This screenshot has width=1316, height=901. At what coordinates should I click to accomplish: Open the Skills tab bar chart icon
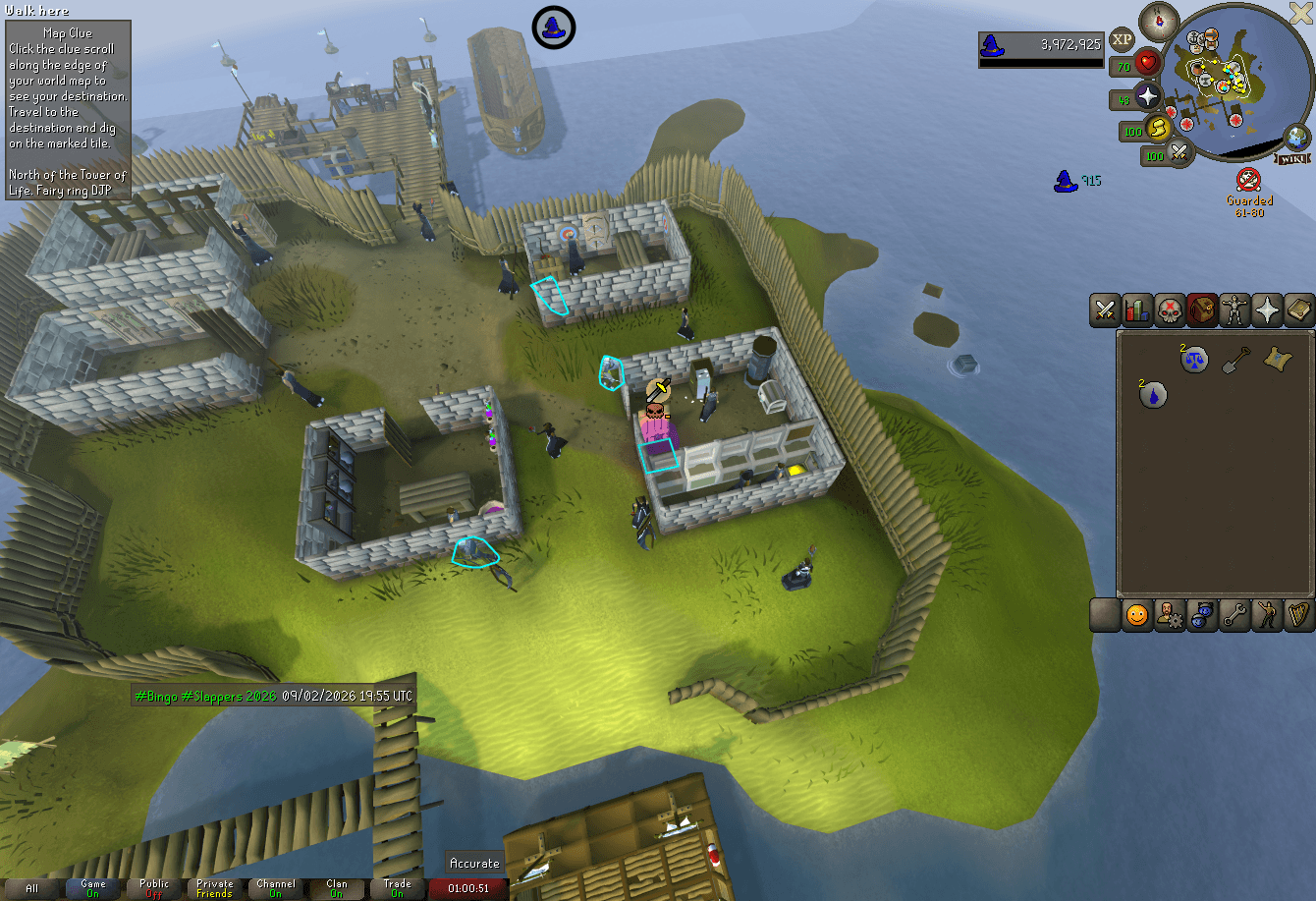point(1137,310)
